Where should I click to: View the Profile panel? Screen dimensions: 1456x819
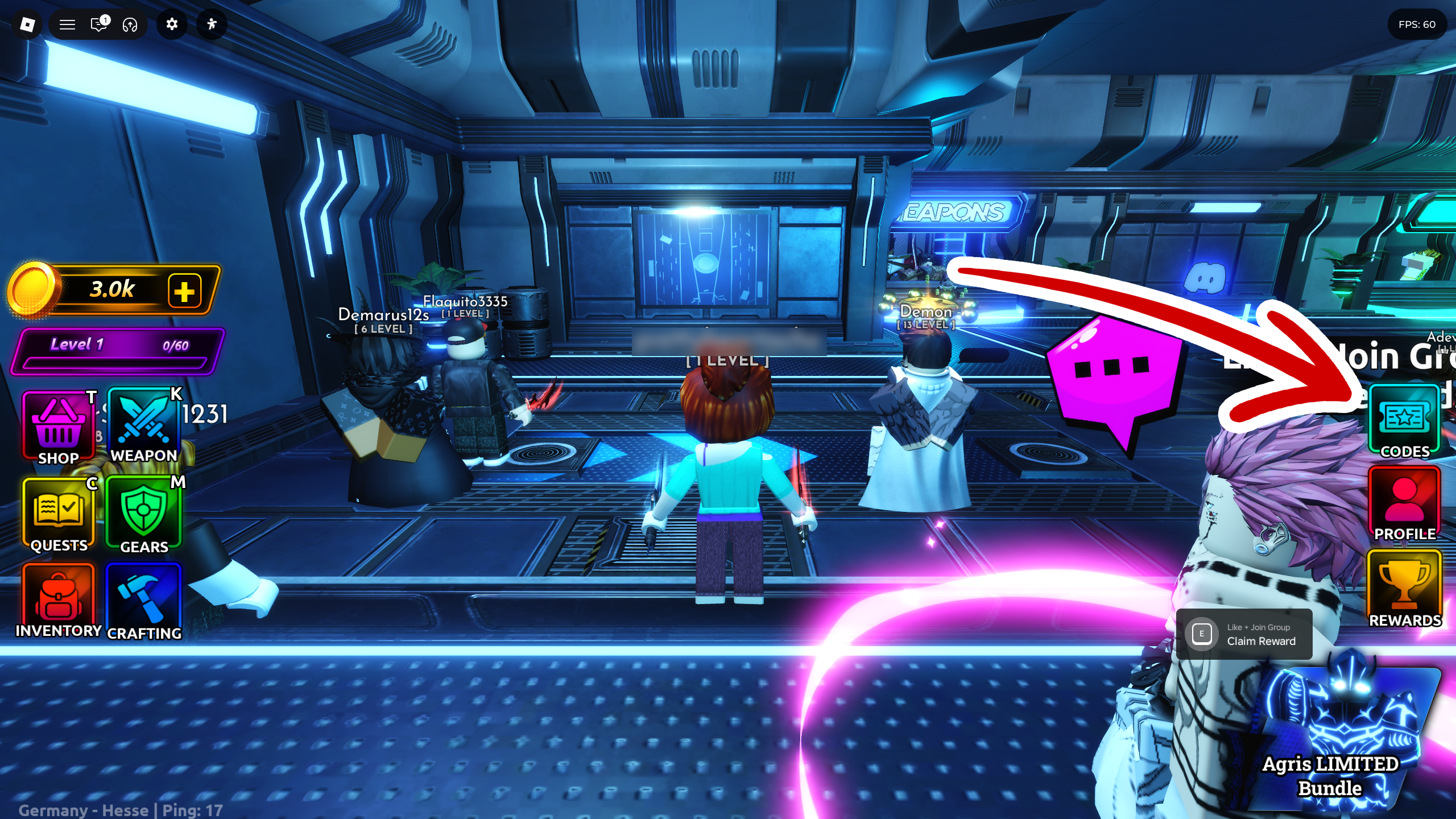point(1404,503)
